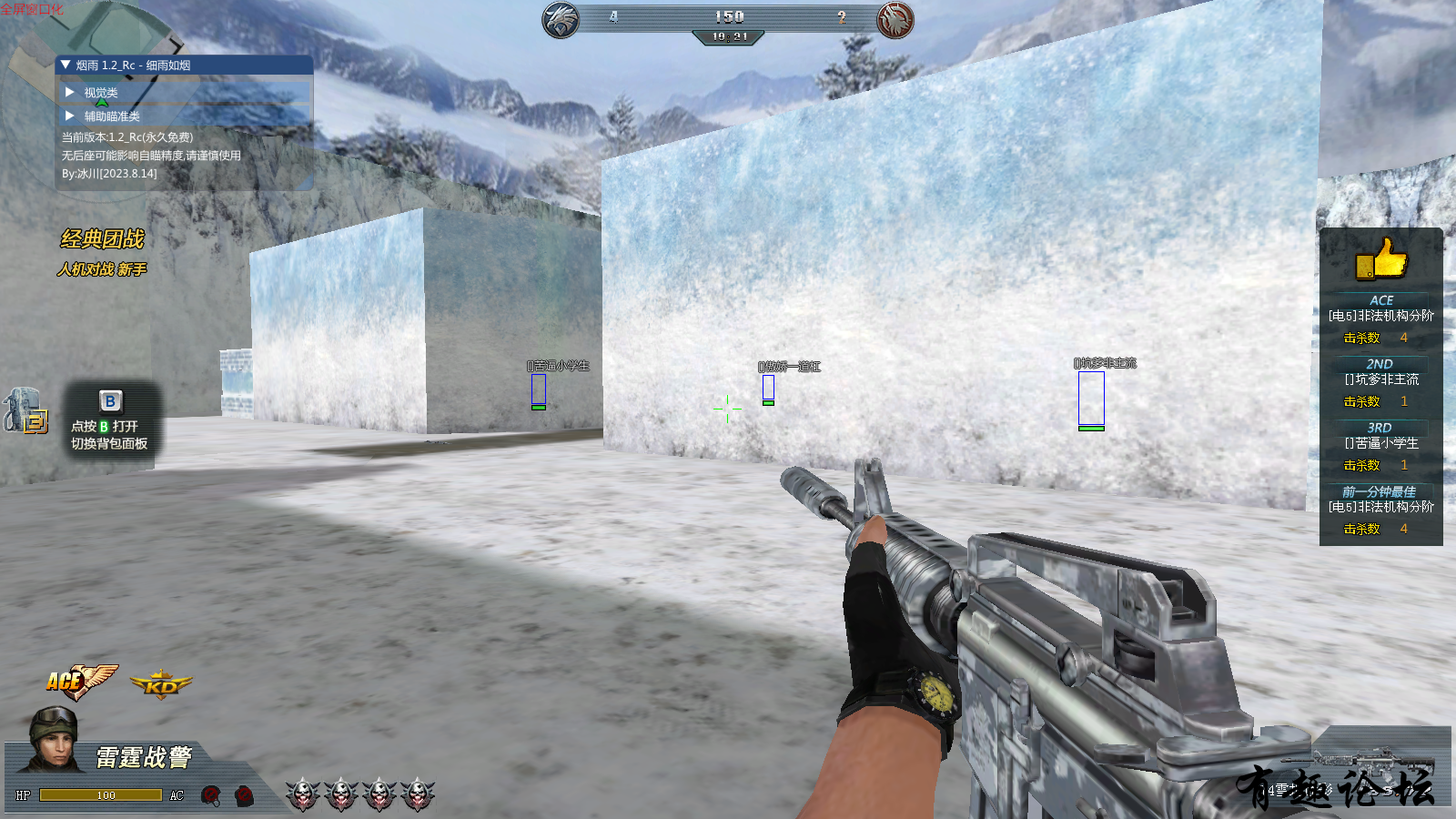Click the winged ACE badge
The width and height of the screenshot is (1456, 819).
pos(80,681)
